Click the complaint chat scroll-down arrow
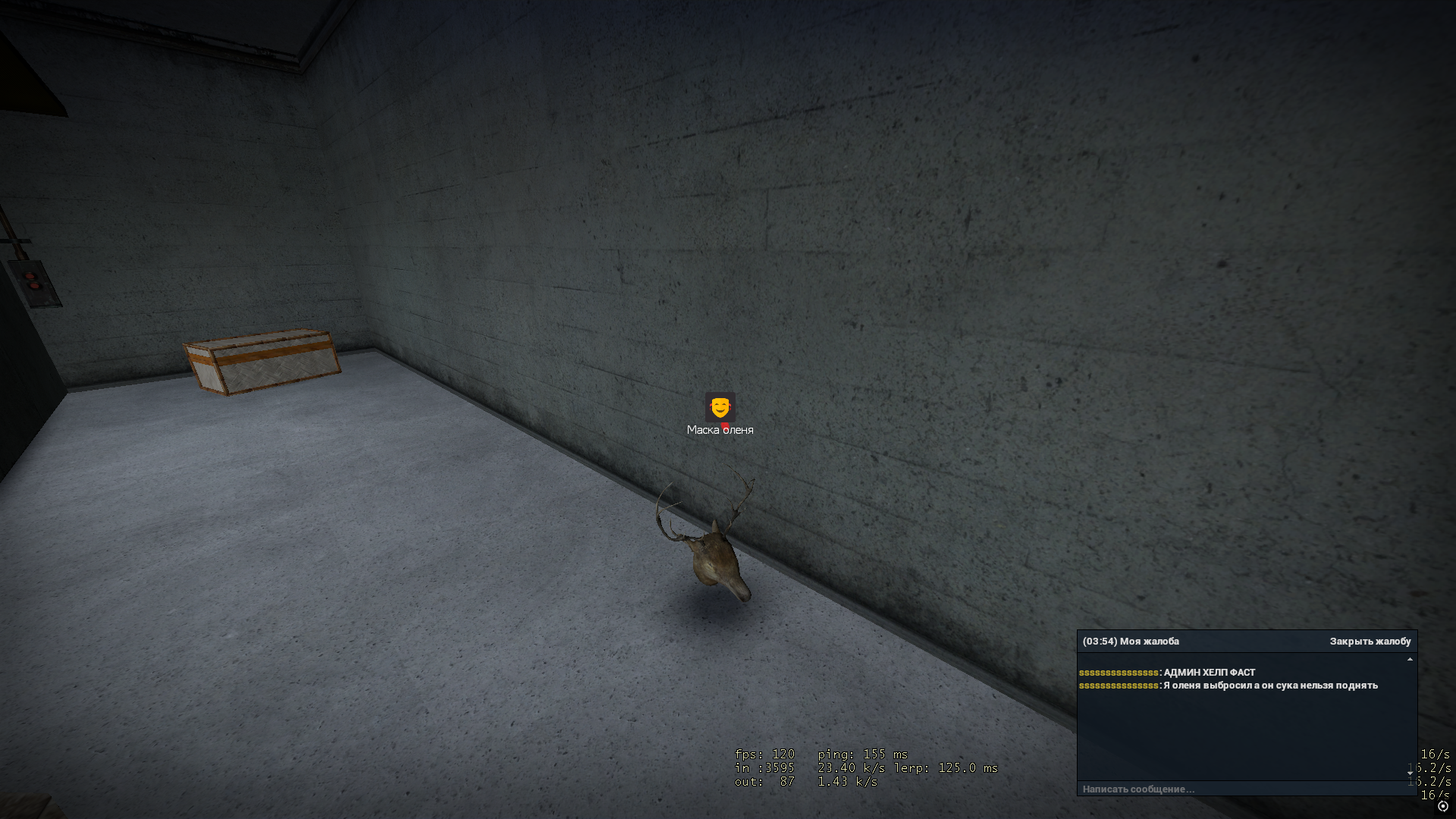Image resolution: width=1456 pixels, height=819 pixels. tap(1410, 773)
